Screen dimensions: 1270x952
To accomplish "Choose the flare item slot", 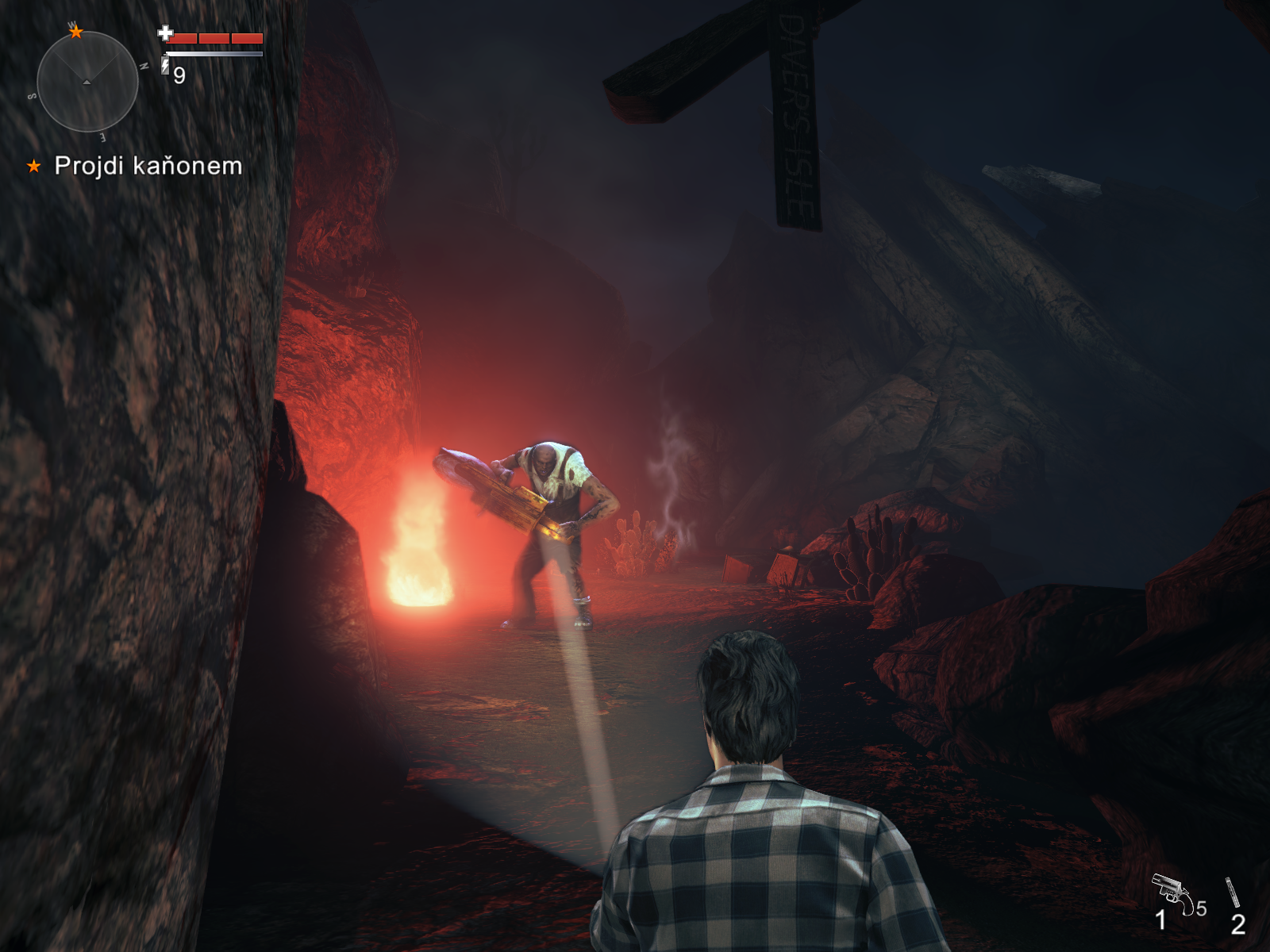I will [x=1233, y=894].
